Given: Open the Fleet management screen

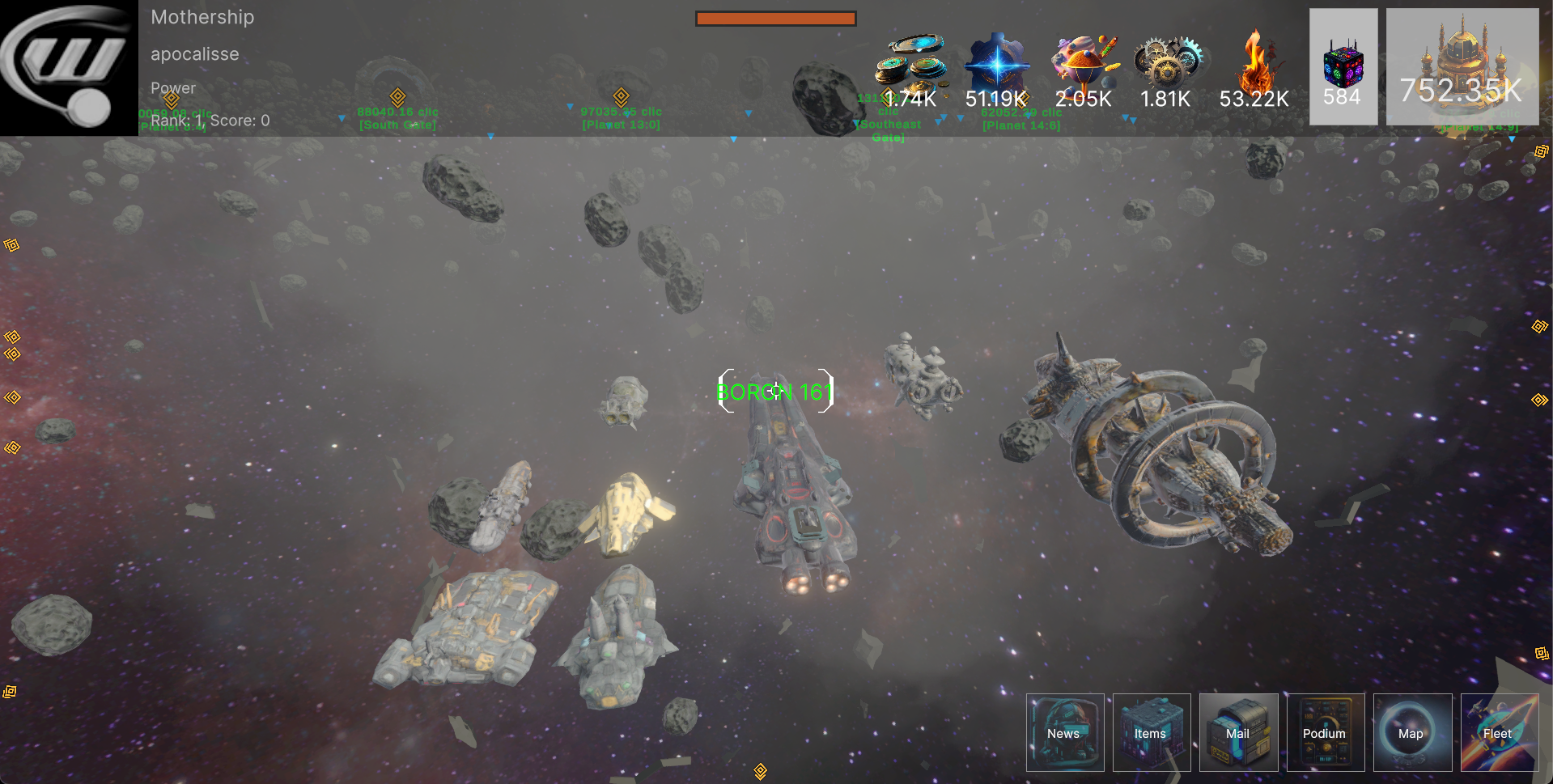Looking at the screenshot, I should 1498,732.
